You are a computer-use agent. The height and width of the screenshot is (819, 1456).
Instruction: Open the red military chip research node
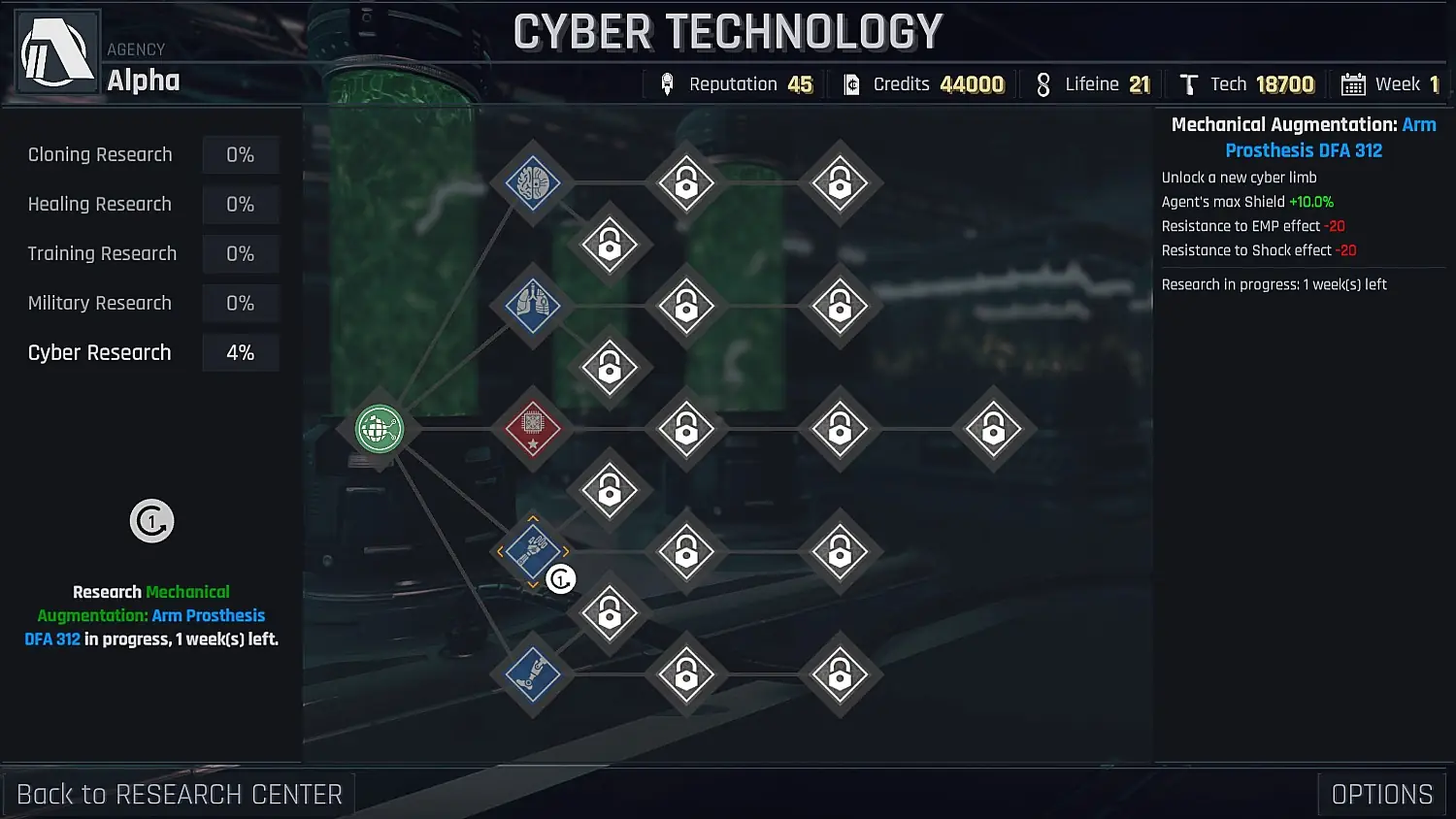pos(531,430)
